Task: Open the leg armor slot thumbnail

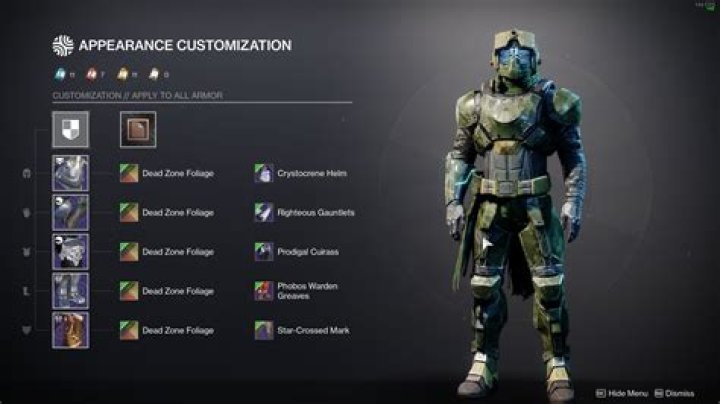Action: coord(71,290)
